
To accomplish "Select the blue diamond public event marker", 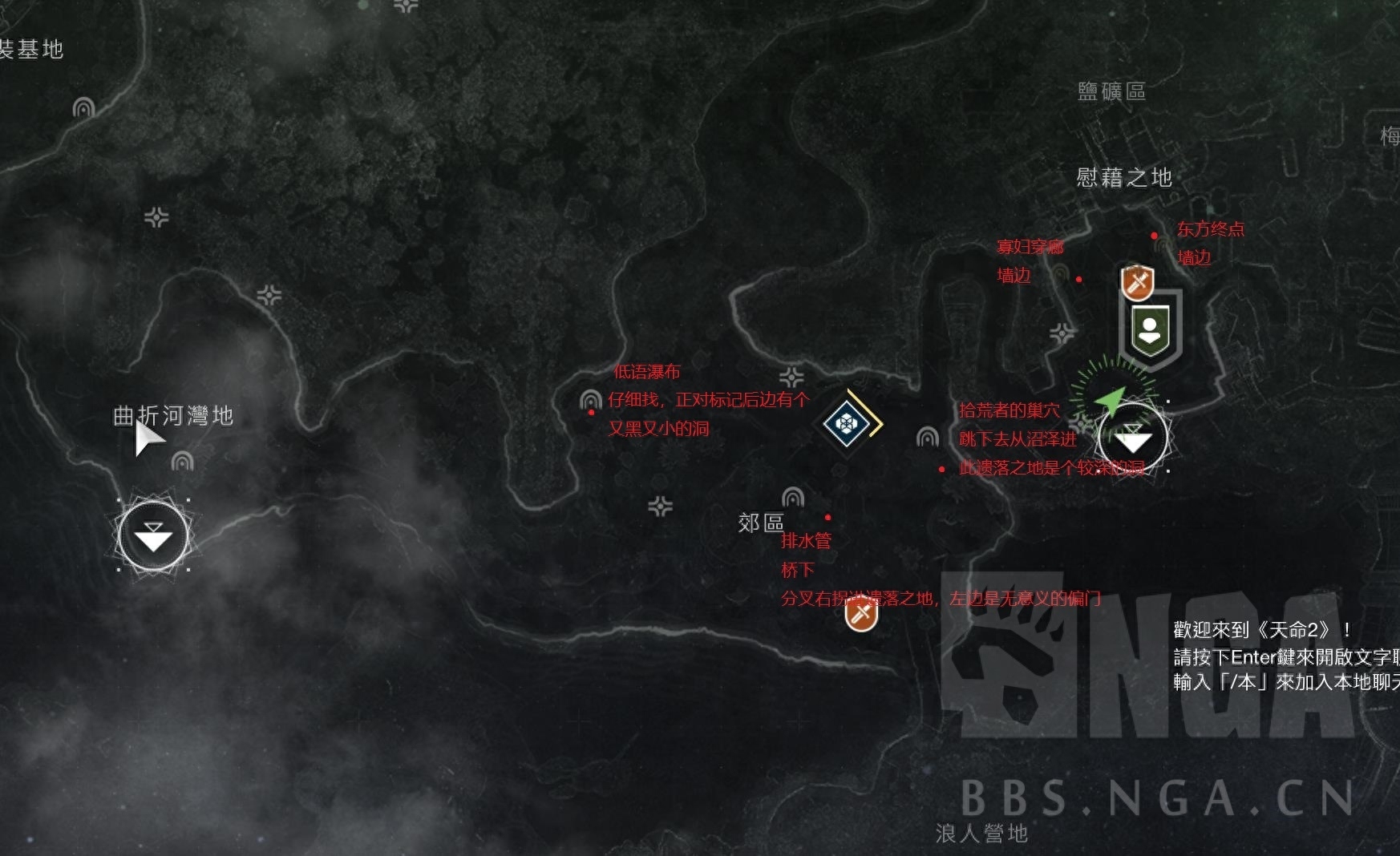I will 848,422.
